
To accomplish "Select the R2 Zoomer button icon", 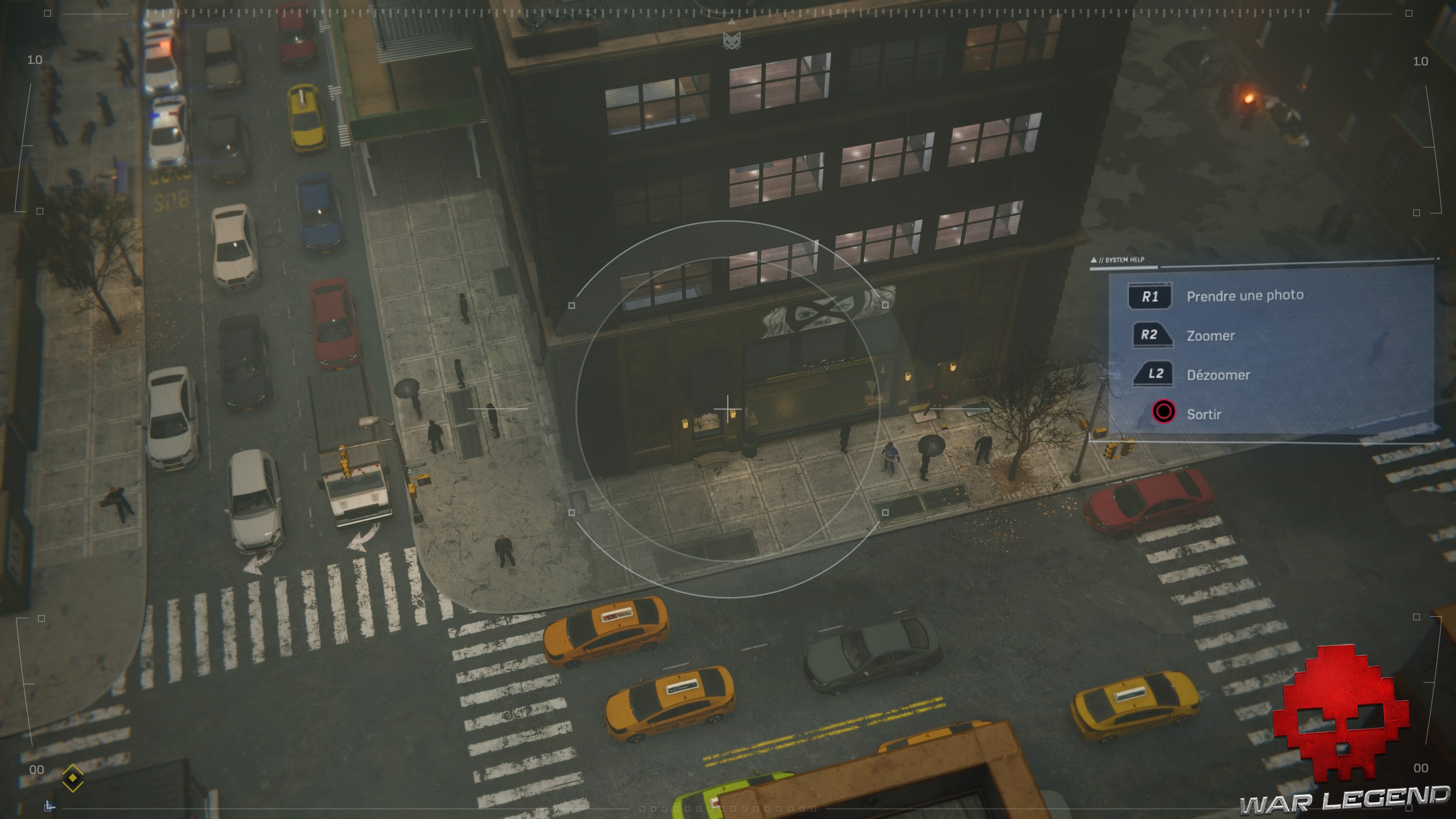I will coord(1153,334).
